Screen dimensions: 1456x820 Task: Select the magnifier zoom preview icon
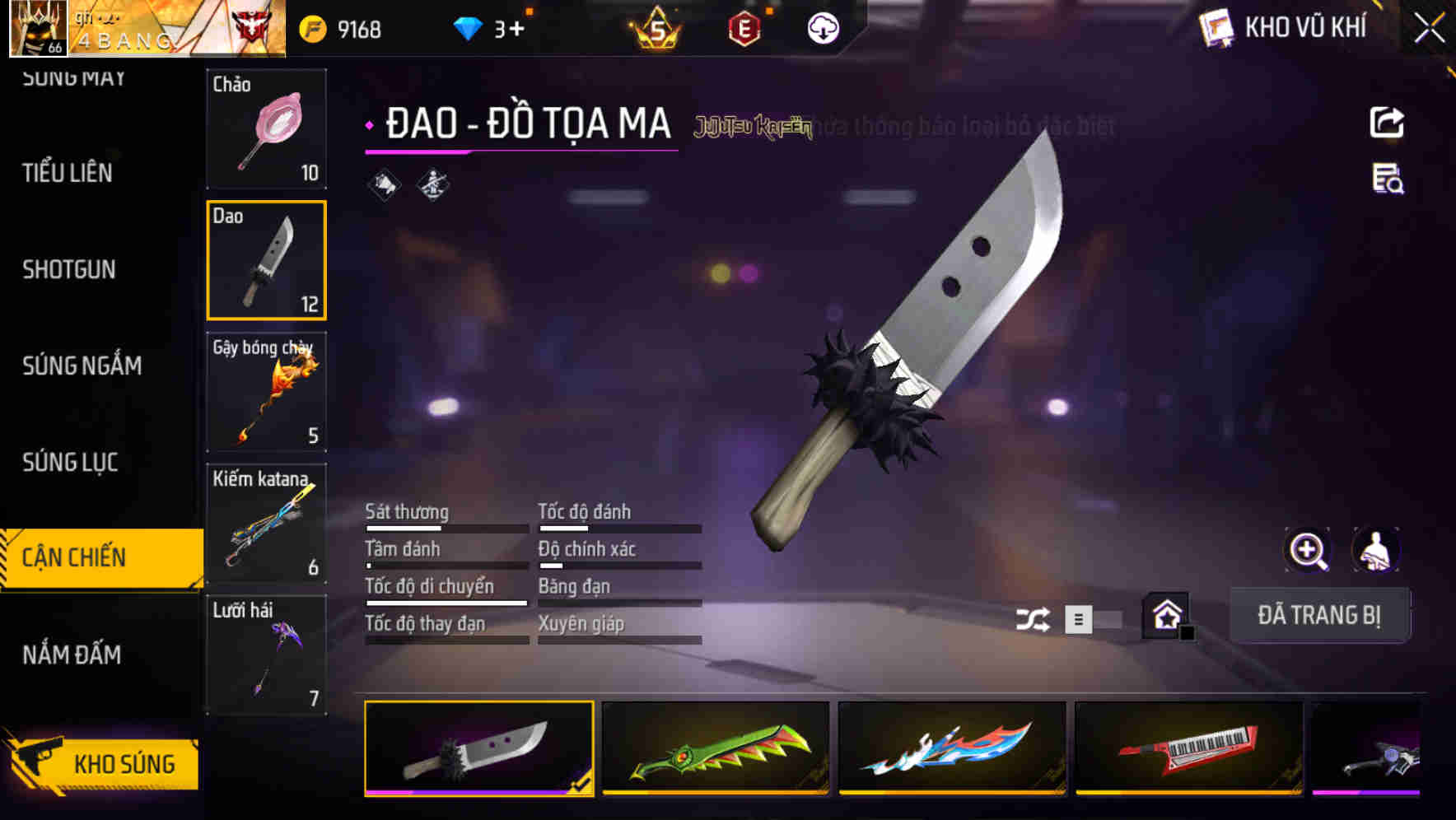[1308, 550]
